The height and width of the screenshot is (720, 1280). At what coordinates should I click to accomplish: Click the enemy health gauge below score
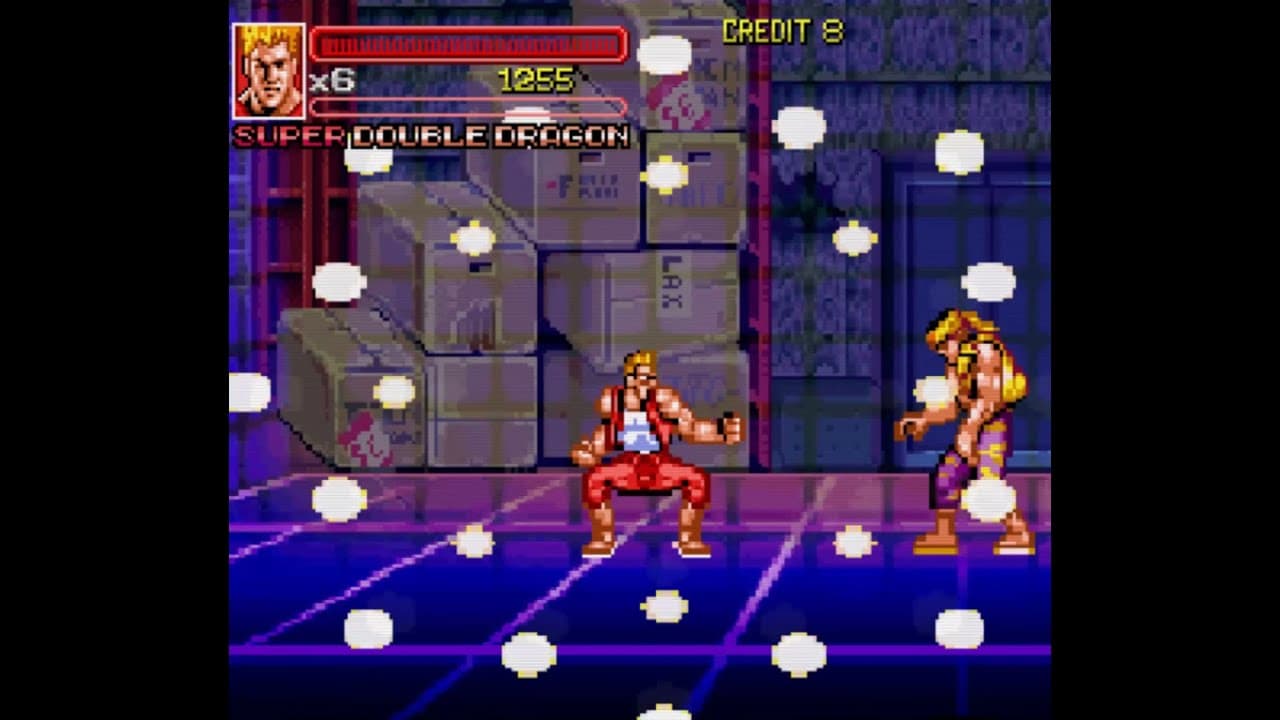coord(470,107)
